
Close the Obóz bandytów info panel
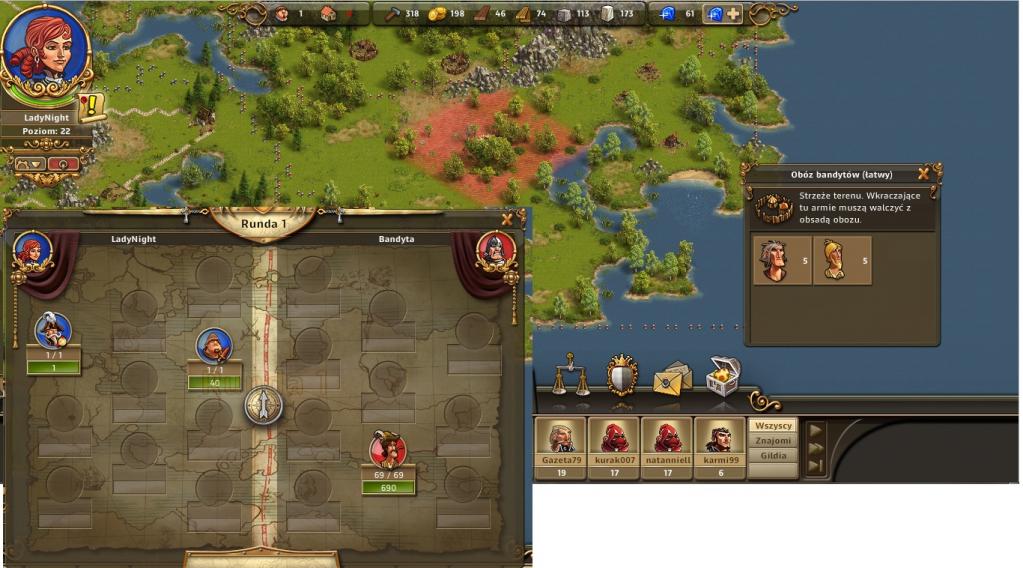pyautogui.click(x=923, y=173)
